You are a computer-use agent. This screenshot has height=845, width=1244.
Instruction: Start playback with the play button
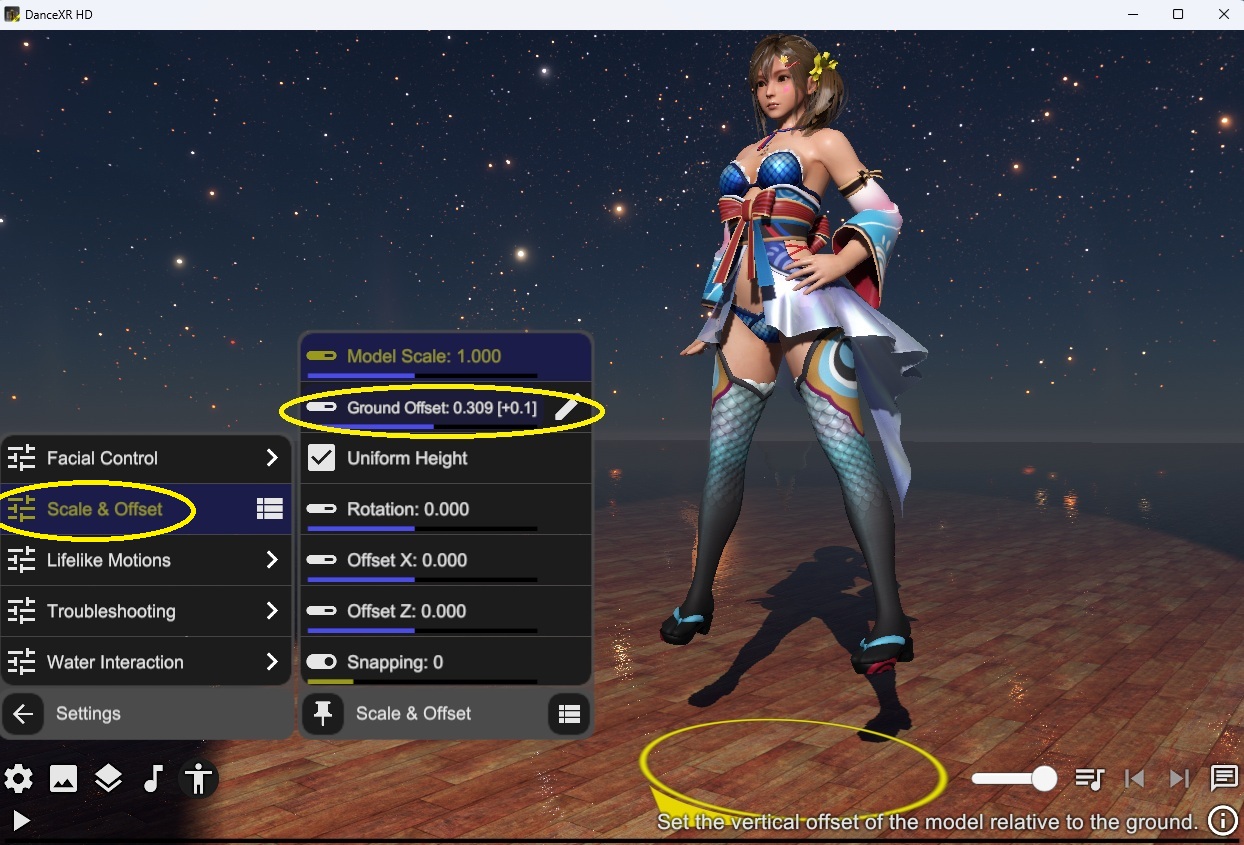coord(21,821)
